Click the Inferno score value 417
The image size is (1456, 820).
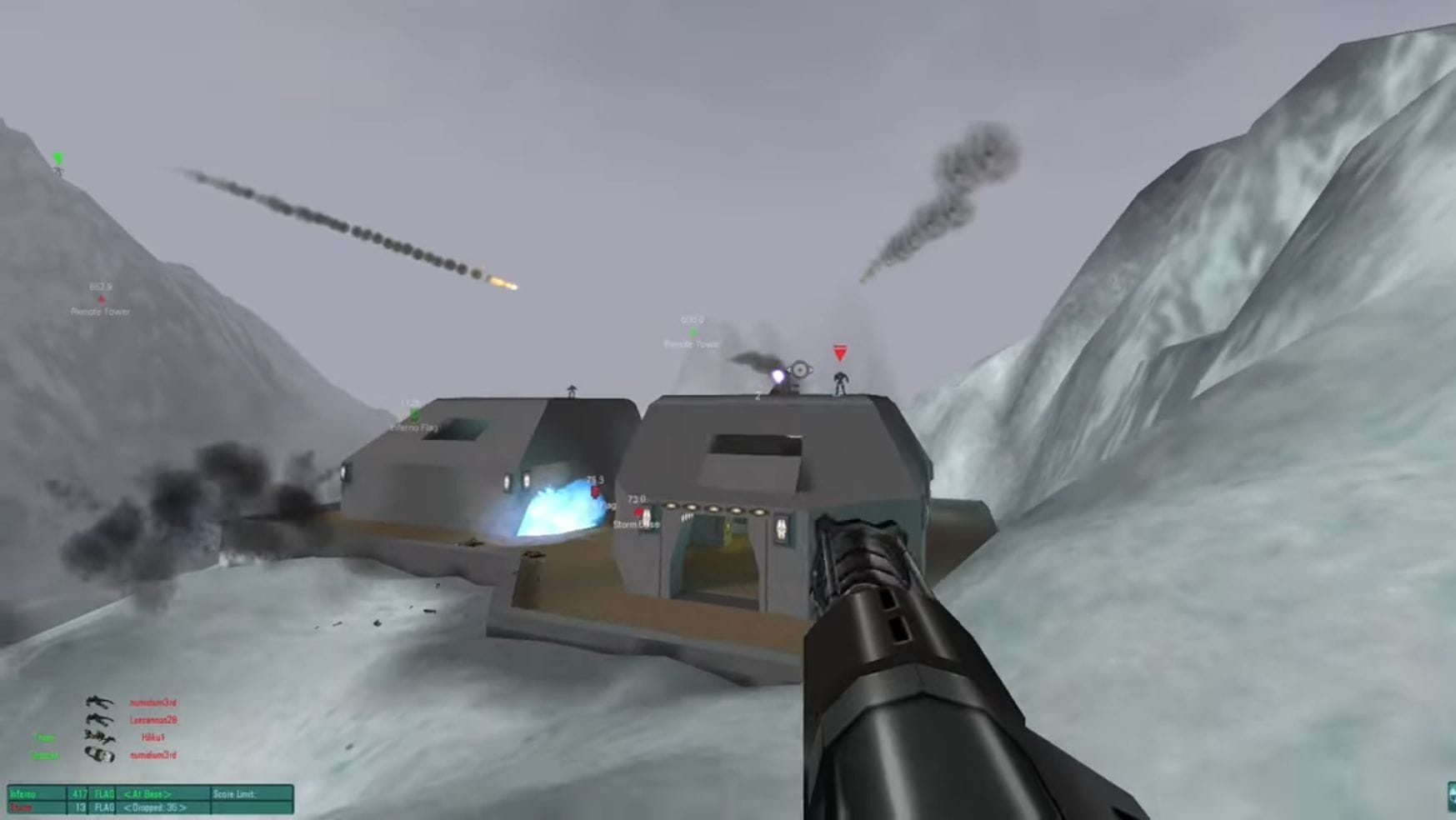80,795
